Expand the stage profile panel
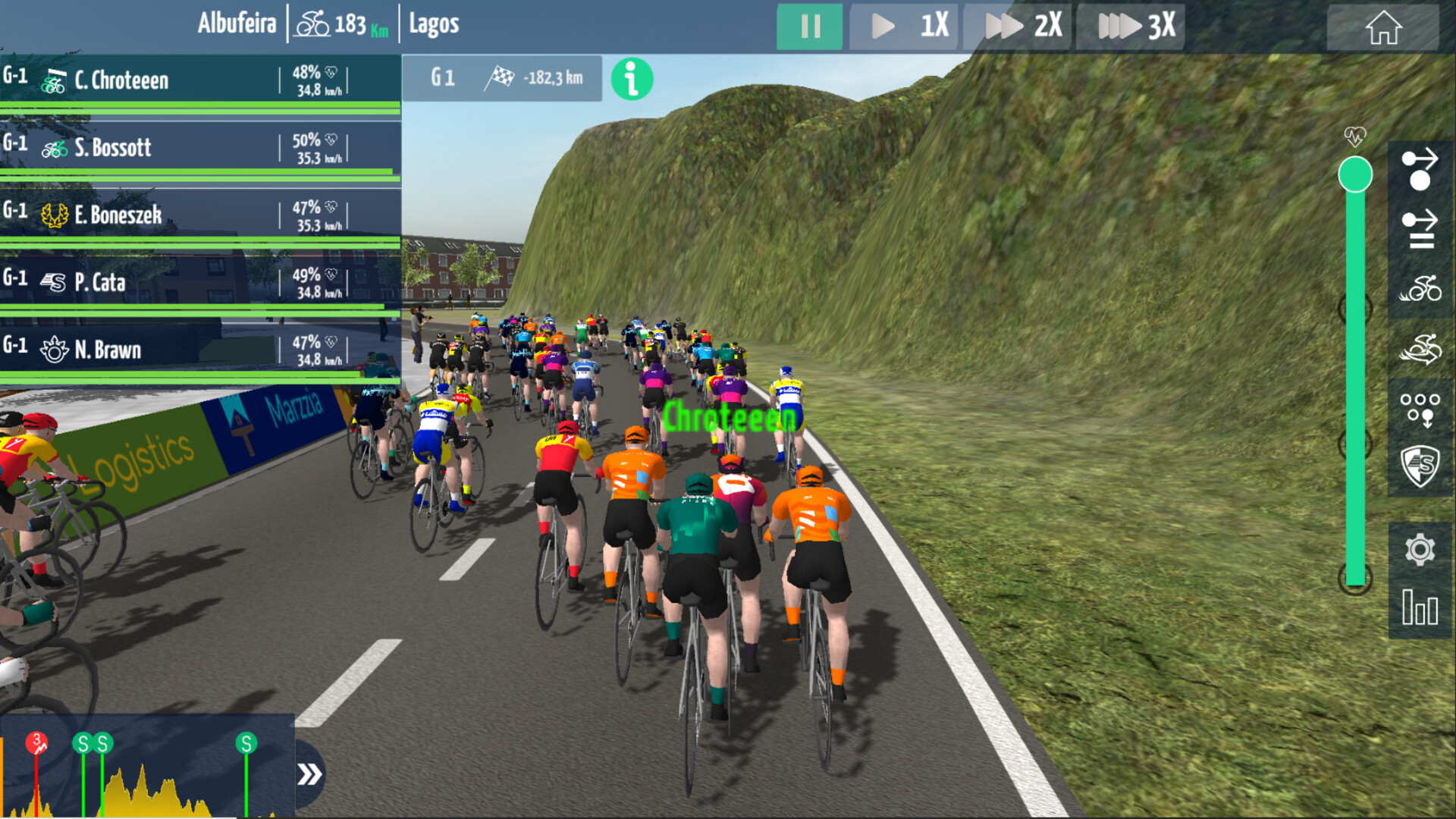1456x819 pixels. click(309, 774)
